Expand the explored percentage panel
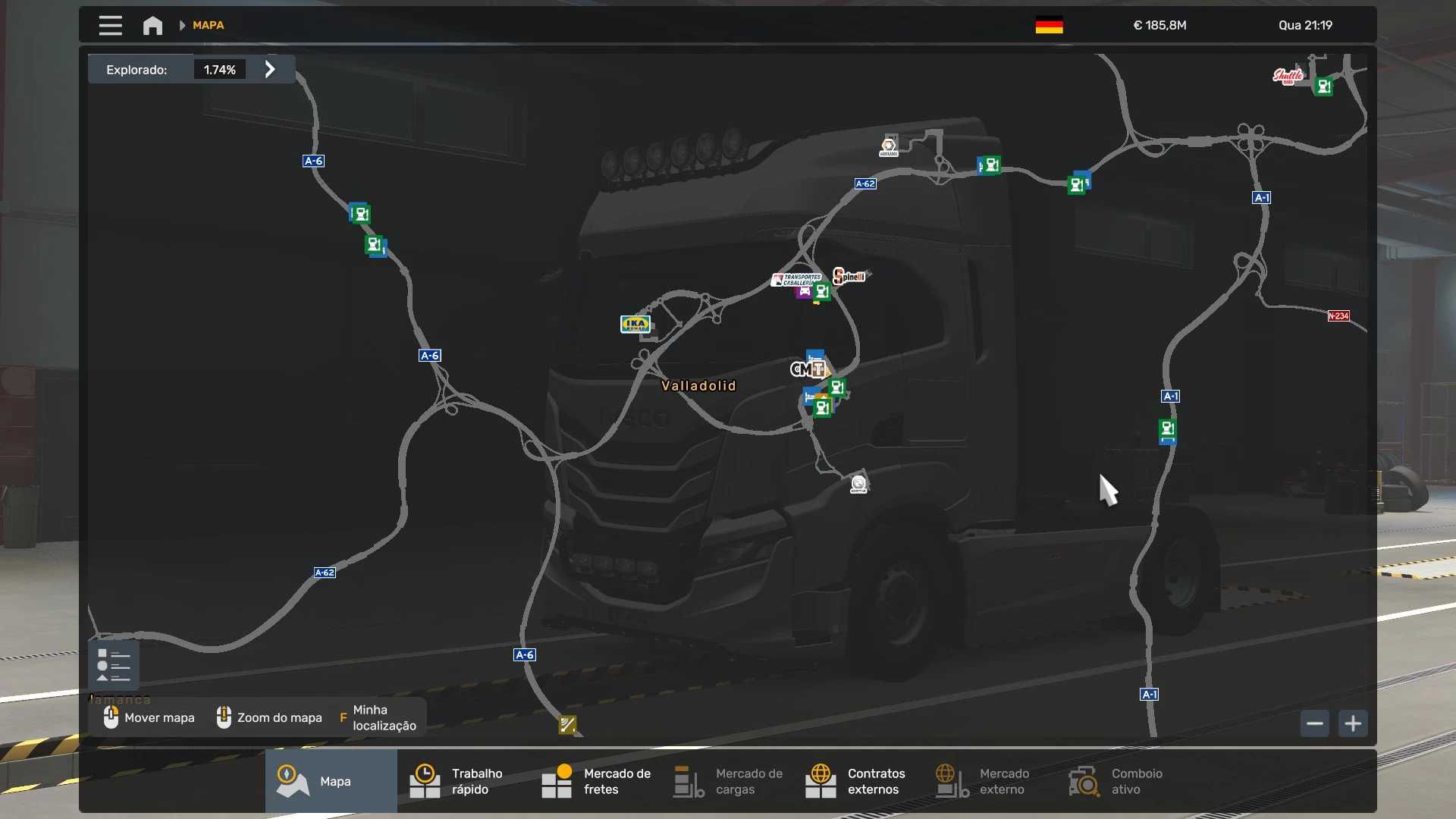Screen dimensions: 1456x819 (x=270, y=70)
